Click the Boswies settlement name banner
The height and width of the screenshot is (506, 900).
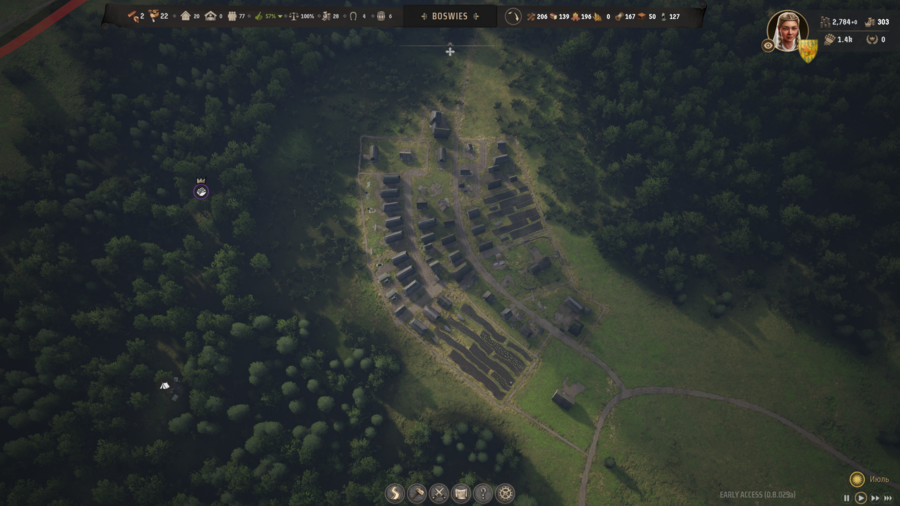click(450, 16)
